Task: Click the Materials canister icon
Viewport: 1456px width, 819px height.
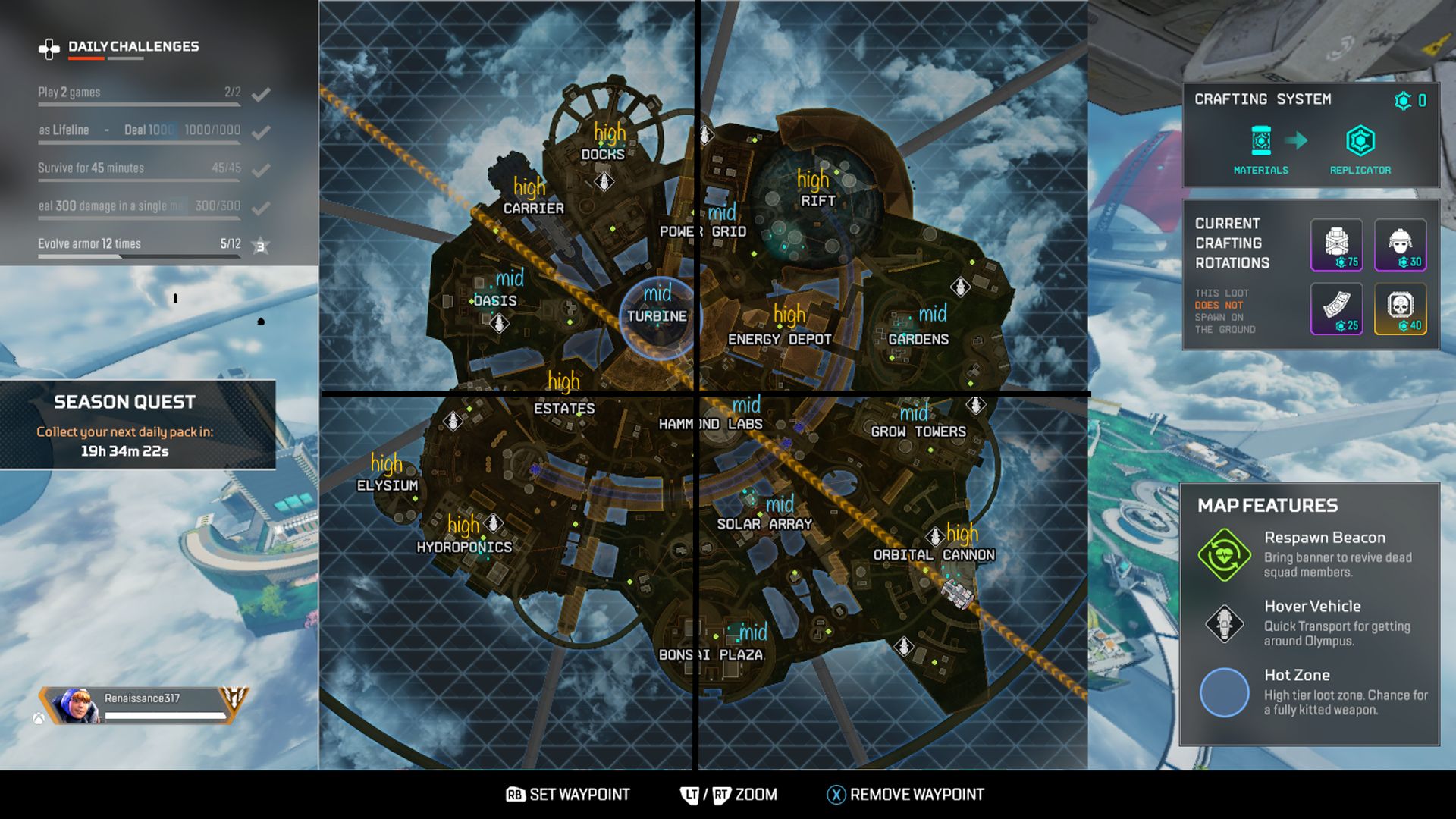Action: 1261,140
